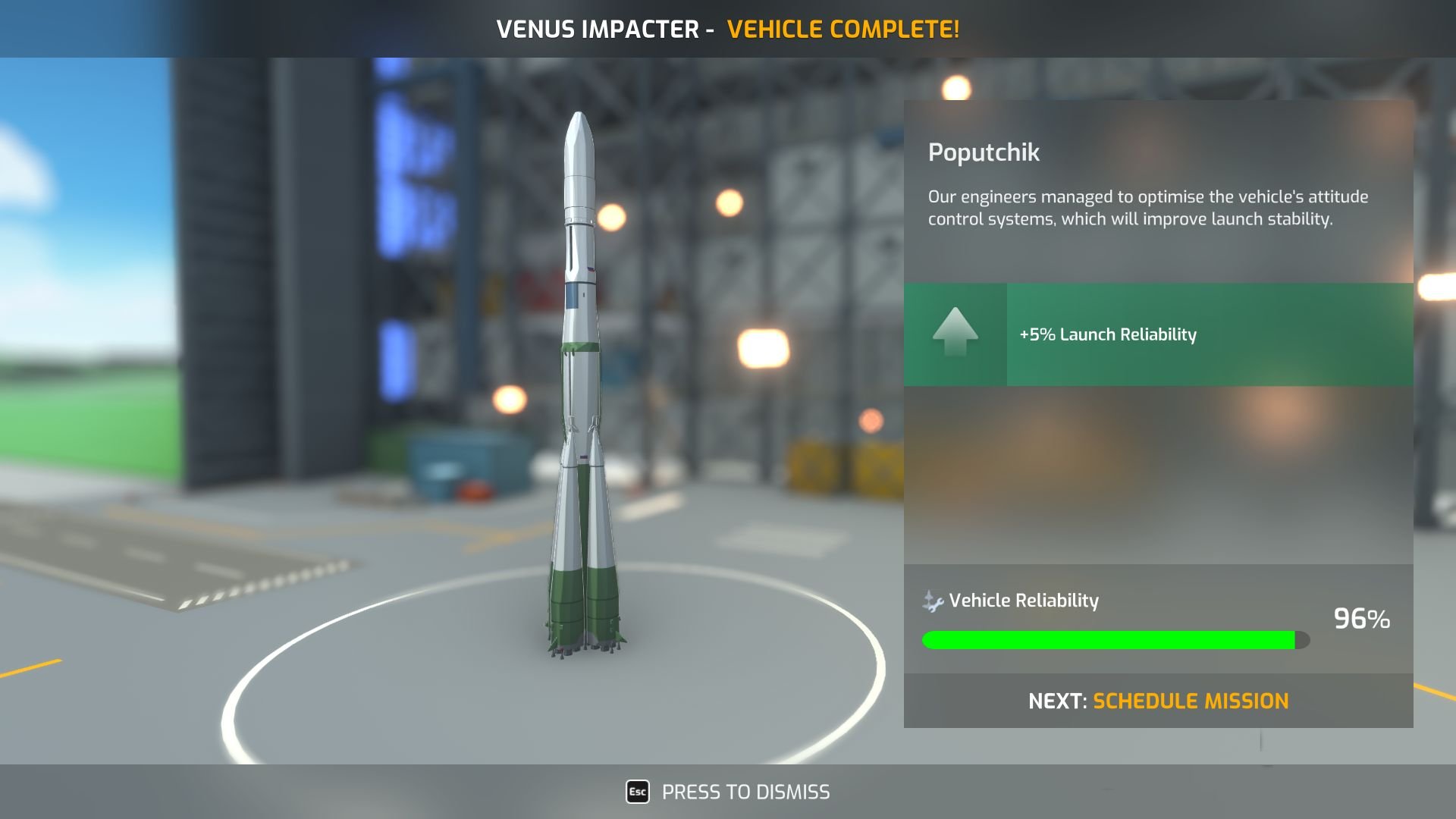This screenshot has height=819, width=1456.
Task: Click the VEHICLE COMPLETE! orange title text
Action: point(843,29)
